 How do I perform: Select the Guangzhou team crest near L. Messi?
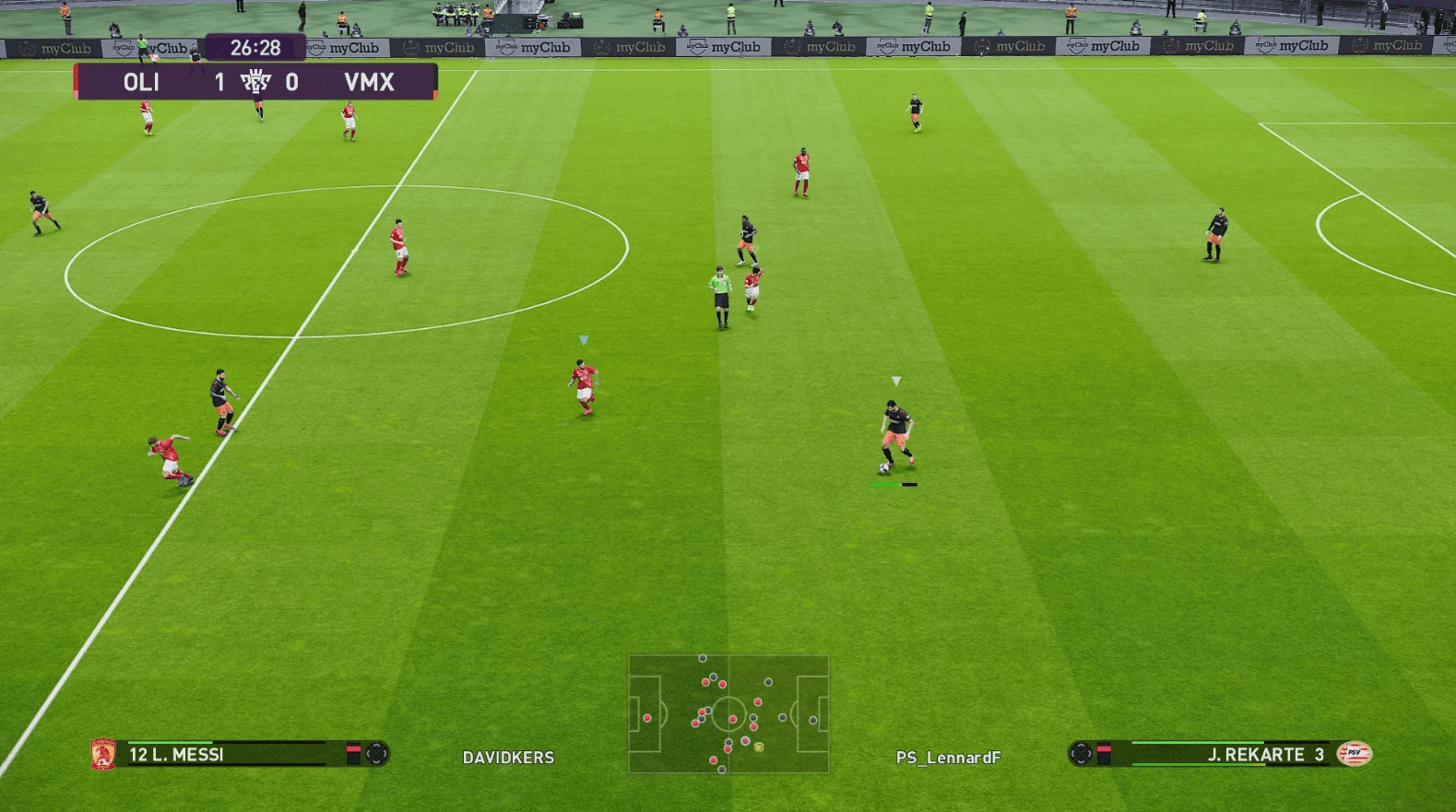pyautogui.click(x=101, y=756)
